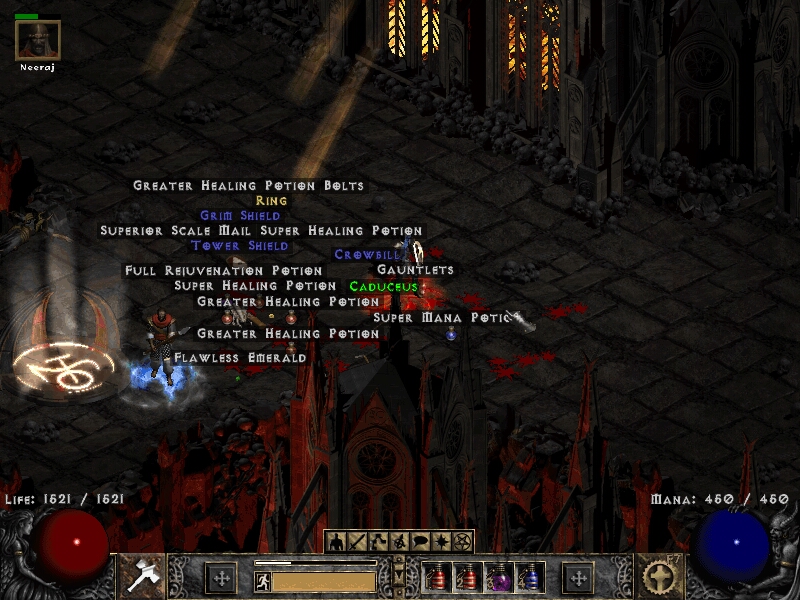Use the purple rejuvenation potion in belt
The width and height of the screenshot is (800, 600).
tap(498, 578)
